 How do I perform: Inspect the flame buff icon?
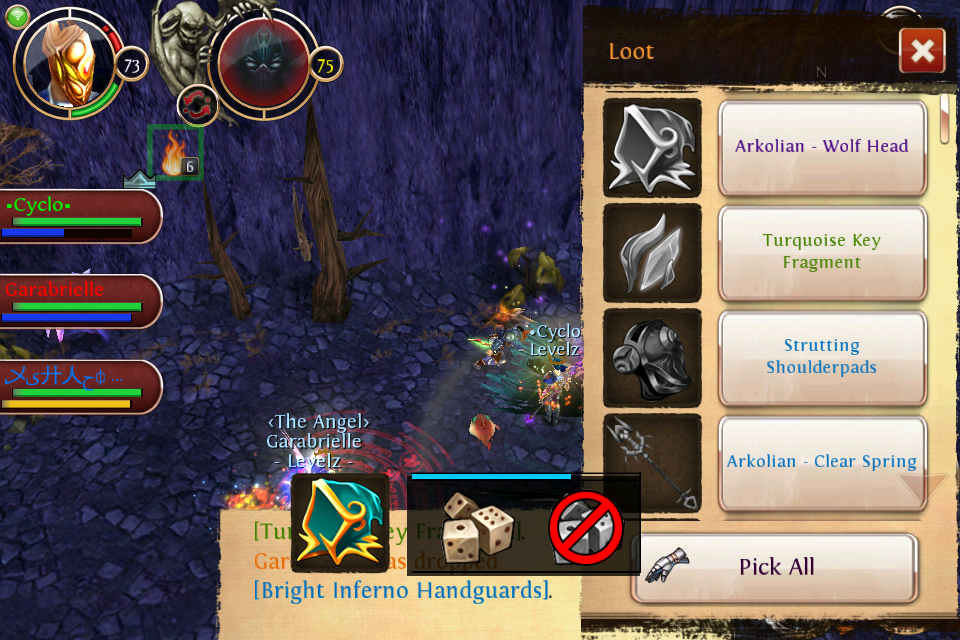(175, 153)
